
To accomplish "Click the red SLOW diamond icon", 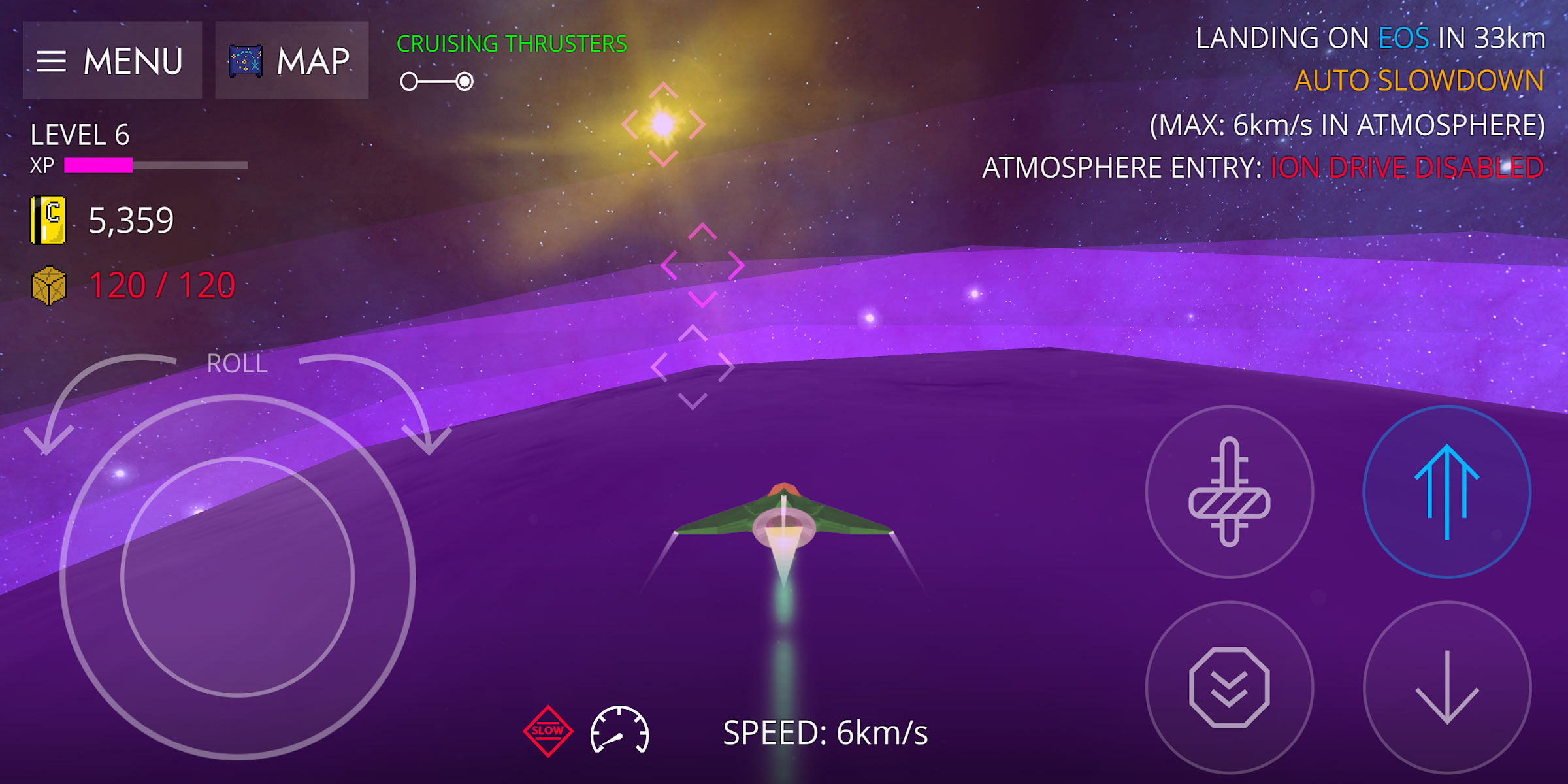I will pos(547,730).
